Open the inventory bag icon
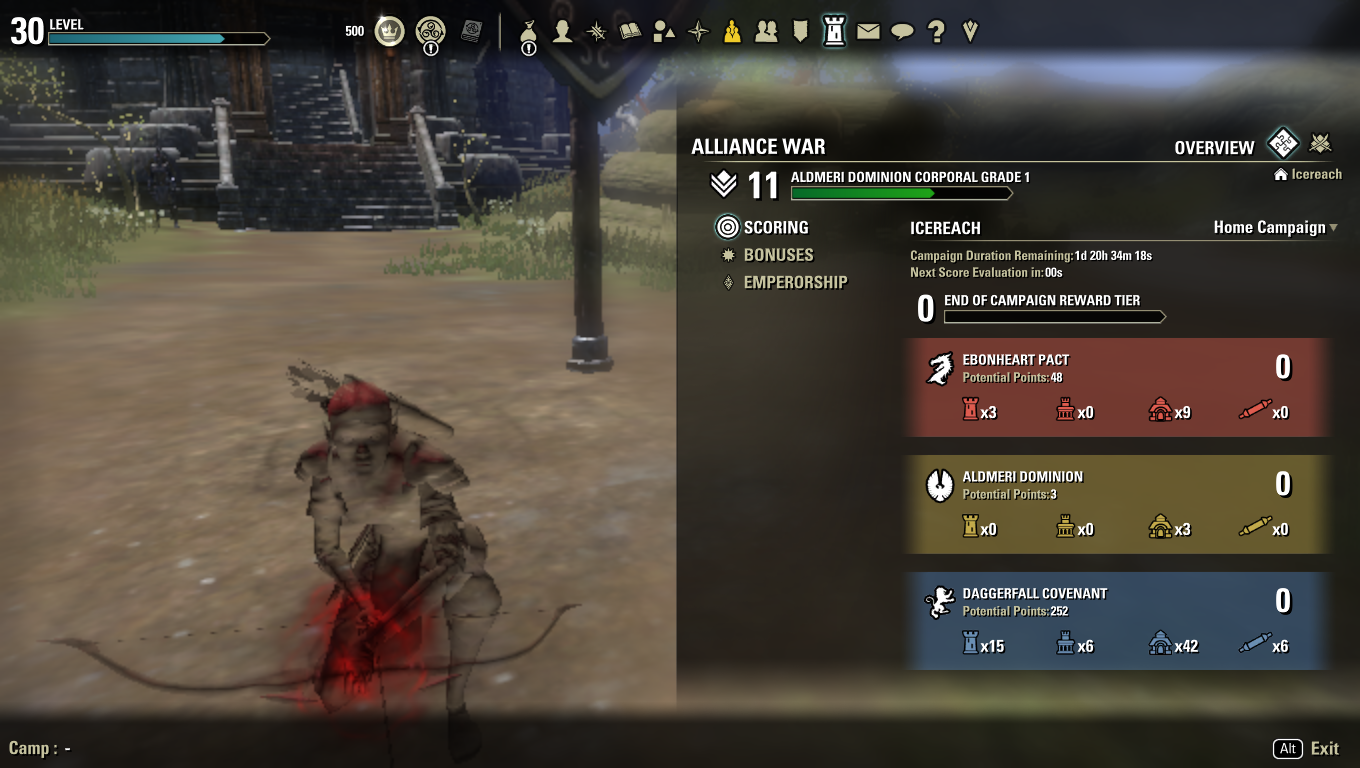The height and width of the screenshot is (768, 1360). (x=529, y=32)
